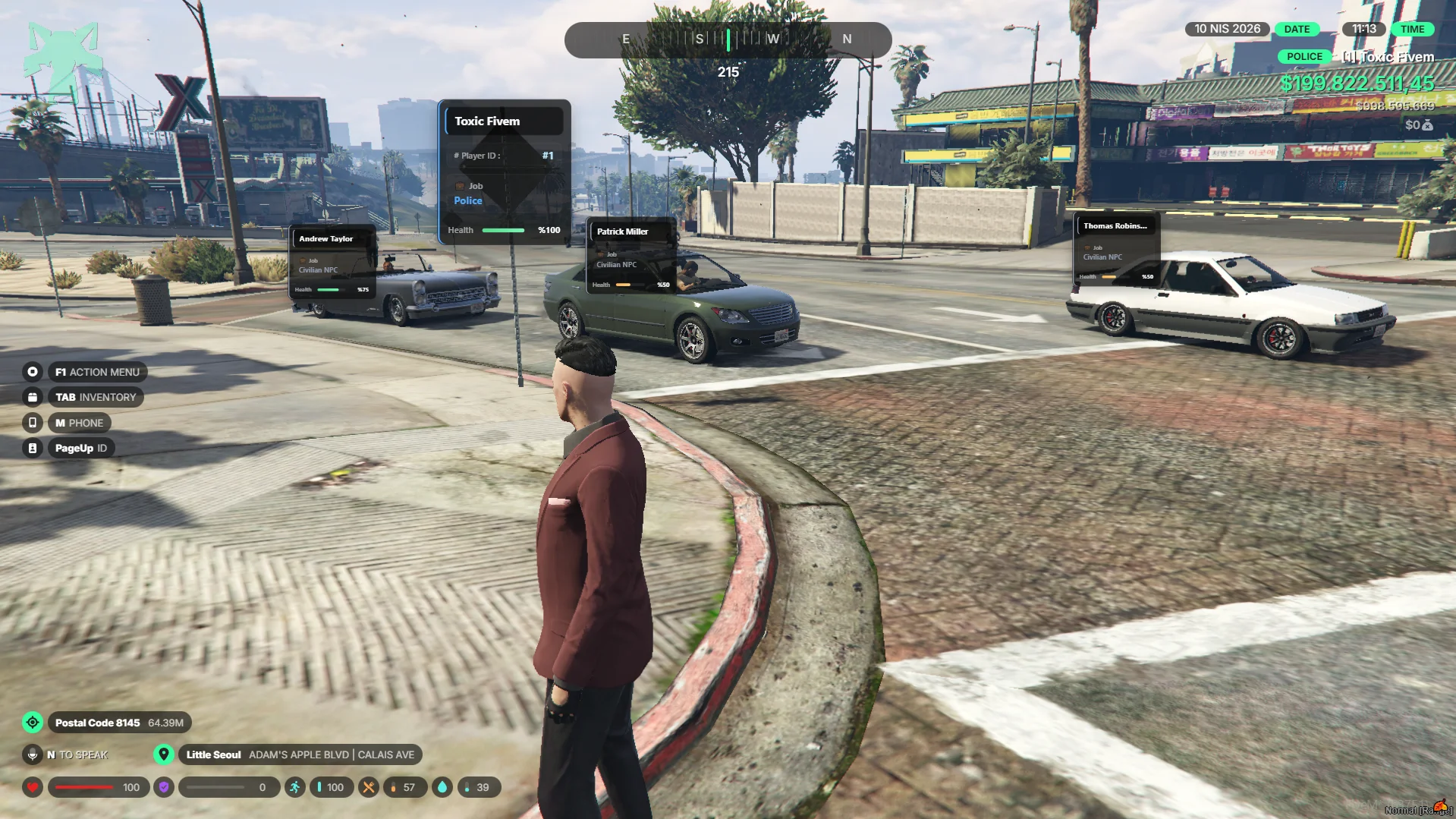Select the Andrew Taylor NPC nameplate

[x=332, y=261]
